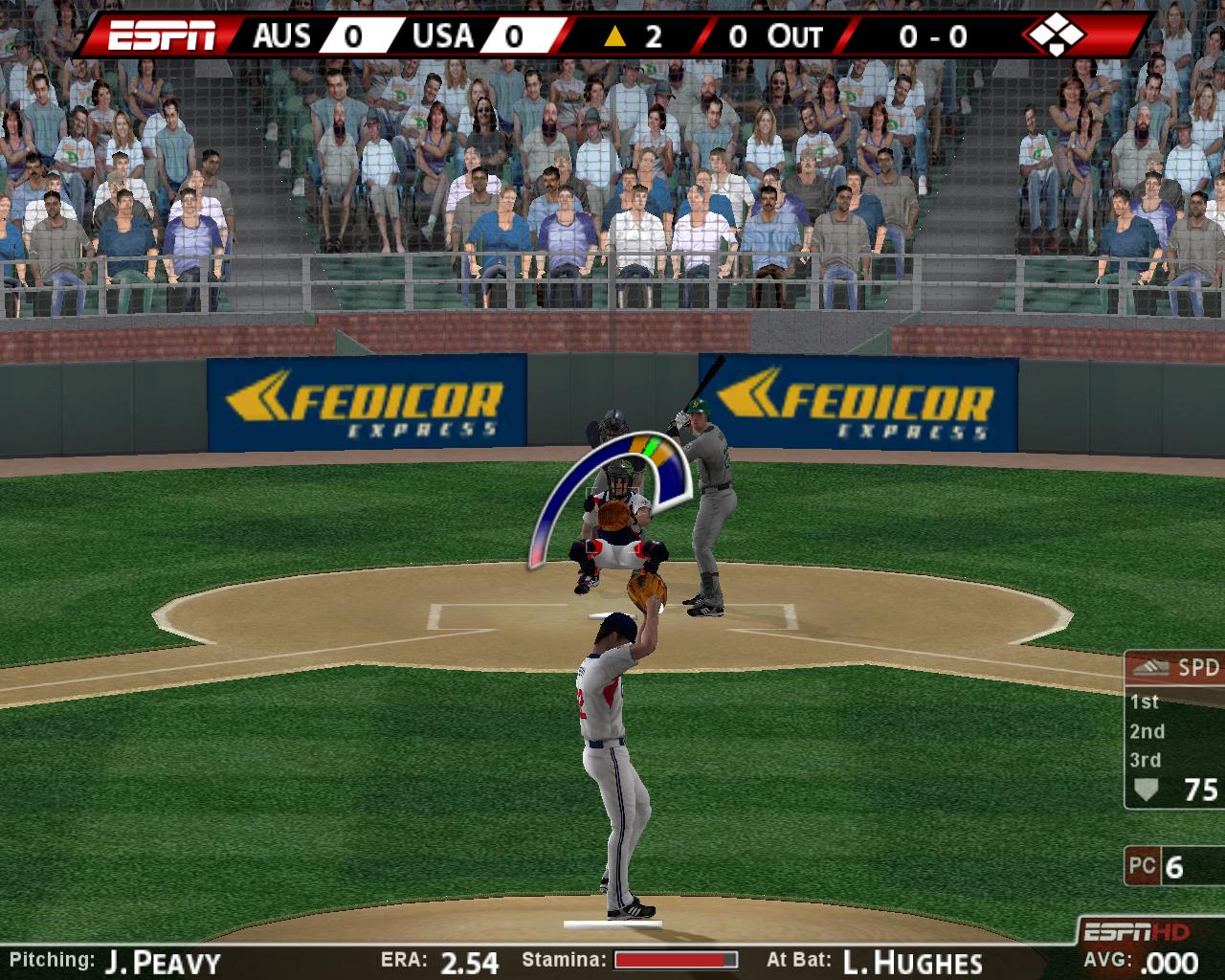Viewport: 1225px width, 980px height.
Task: Expand the 0 Out scoreboard section
Action: (777, 36)
